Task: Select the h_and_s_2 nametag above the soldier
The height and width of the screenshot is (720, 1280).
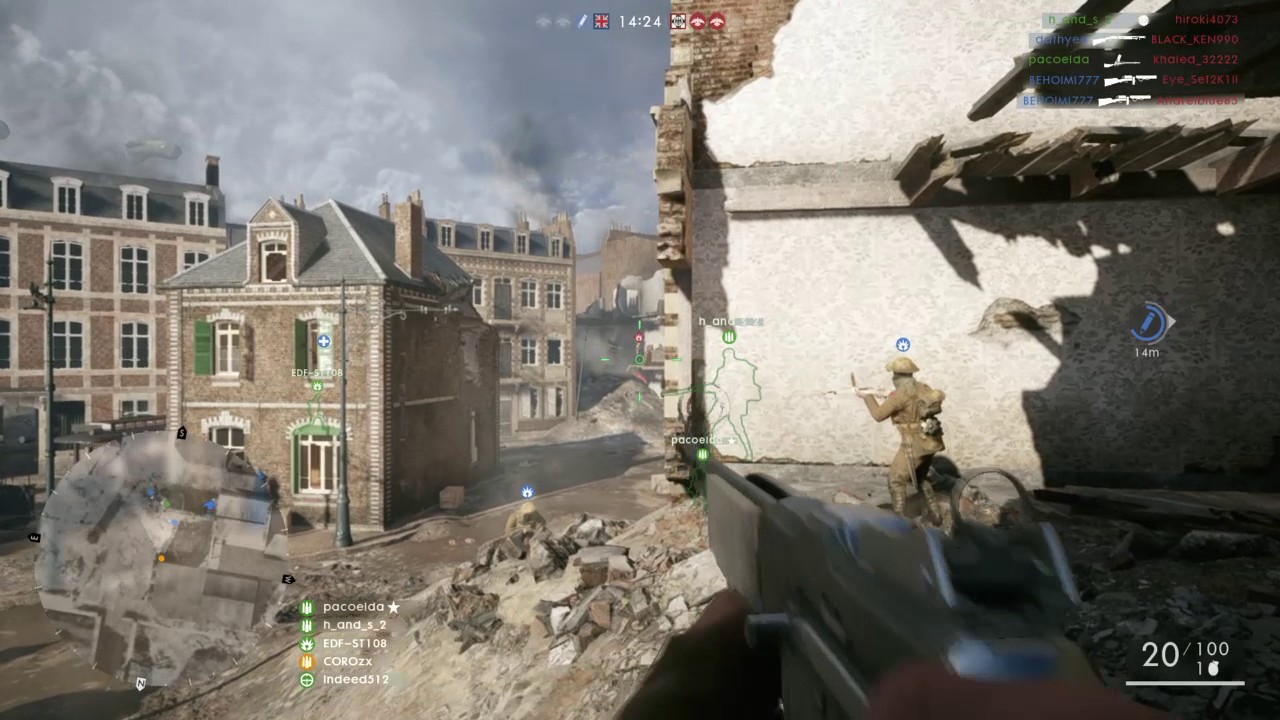Action: click(730, 321)
